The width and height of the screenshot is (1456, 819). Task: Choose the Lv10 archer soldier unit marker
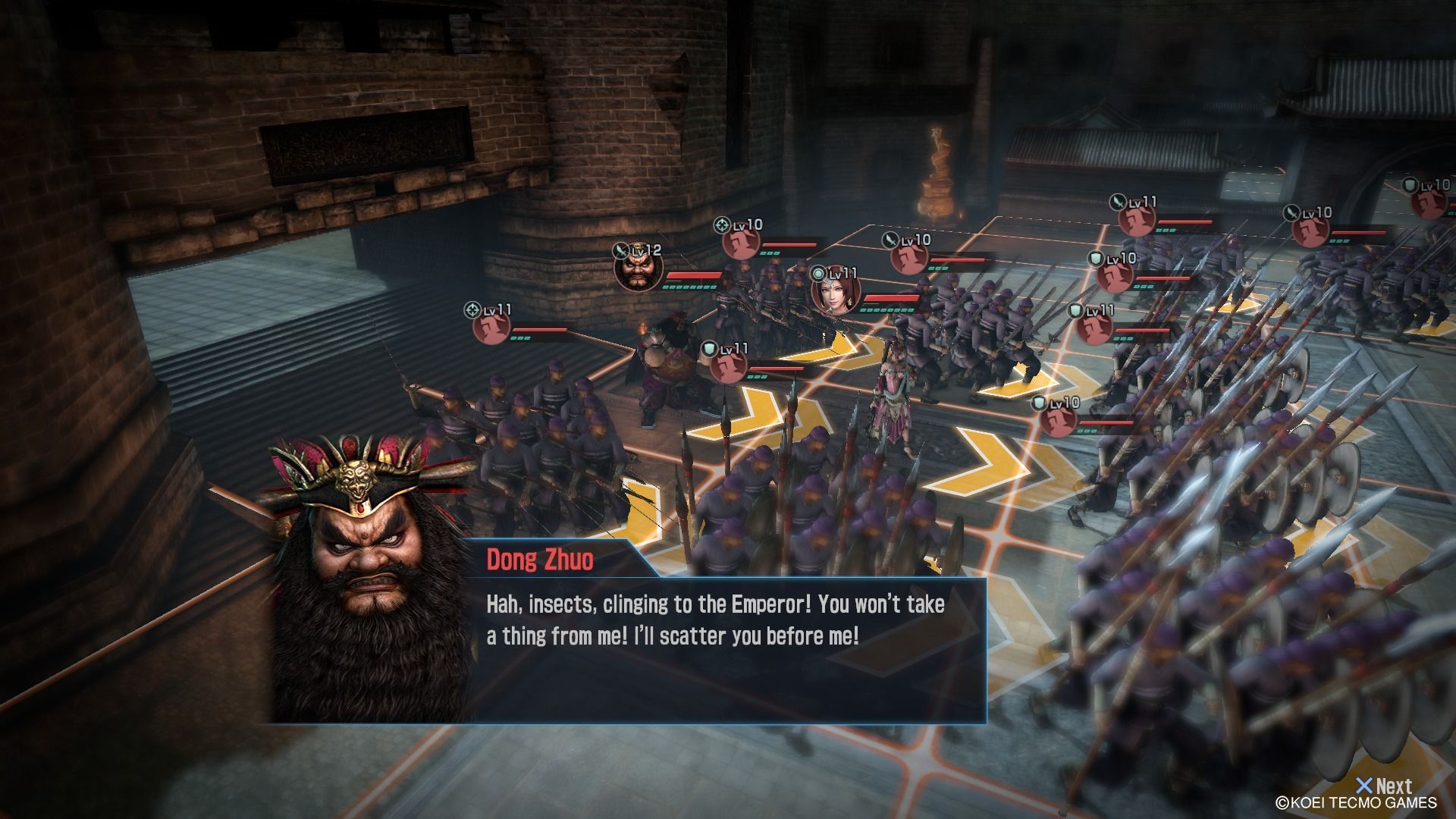[x=740, y=241]
